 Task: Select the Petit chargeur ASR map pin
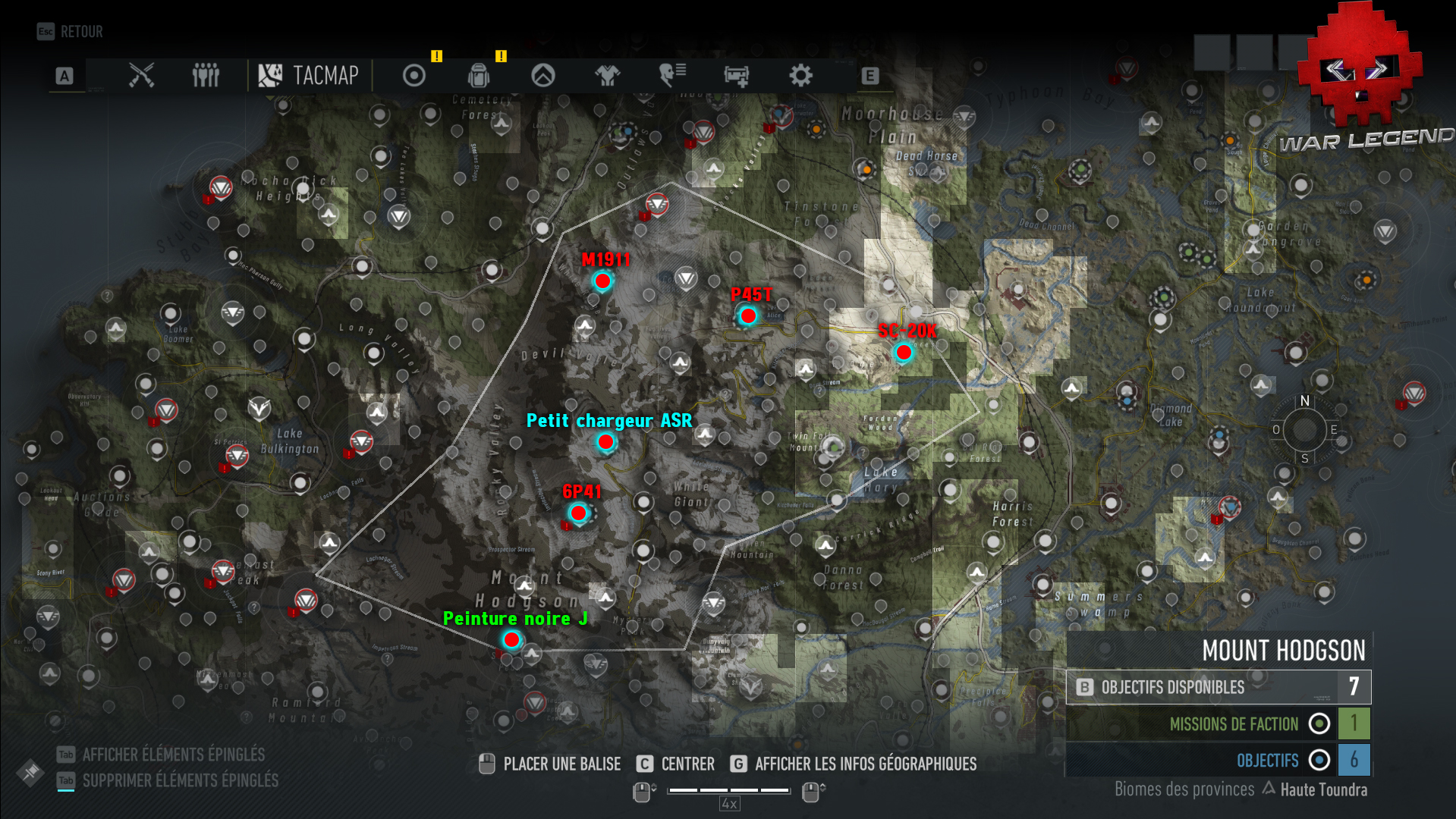(605, 442)
